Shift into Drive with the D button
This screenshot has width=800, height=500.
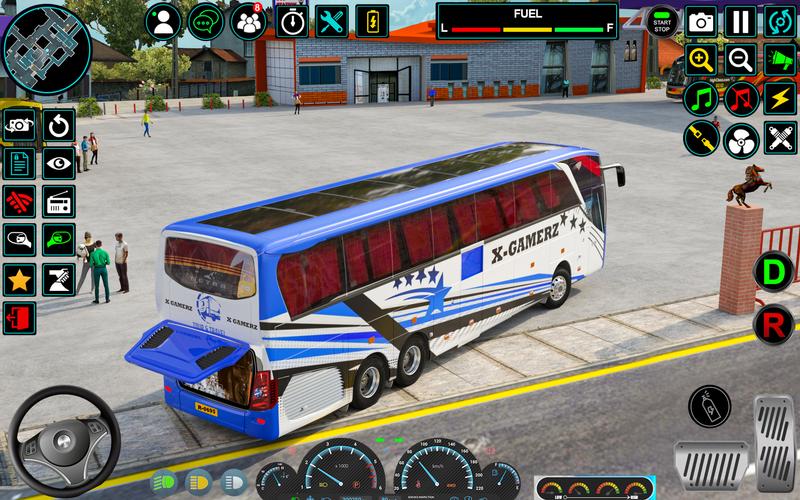point(774,270)
